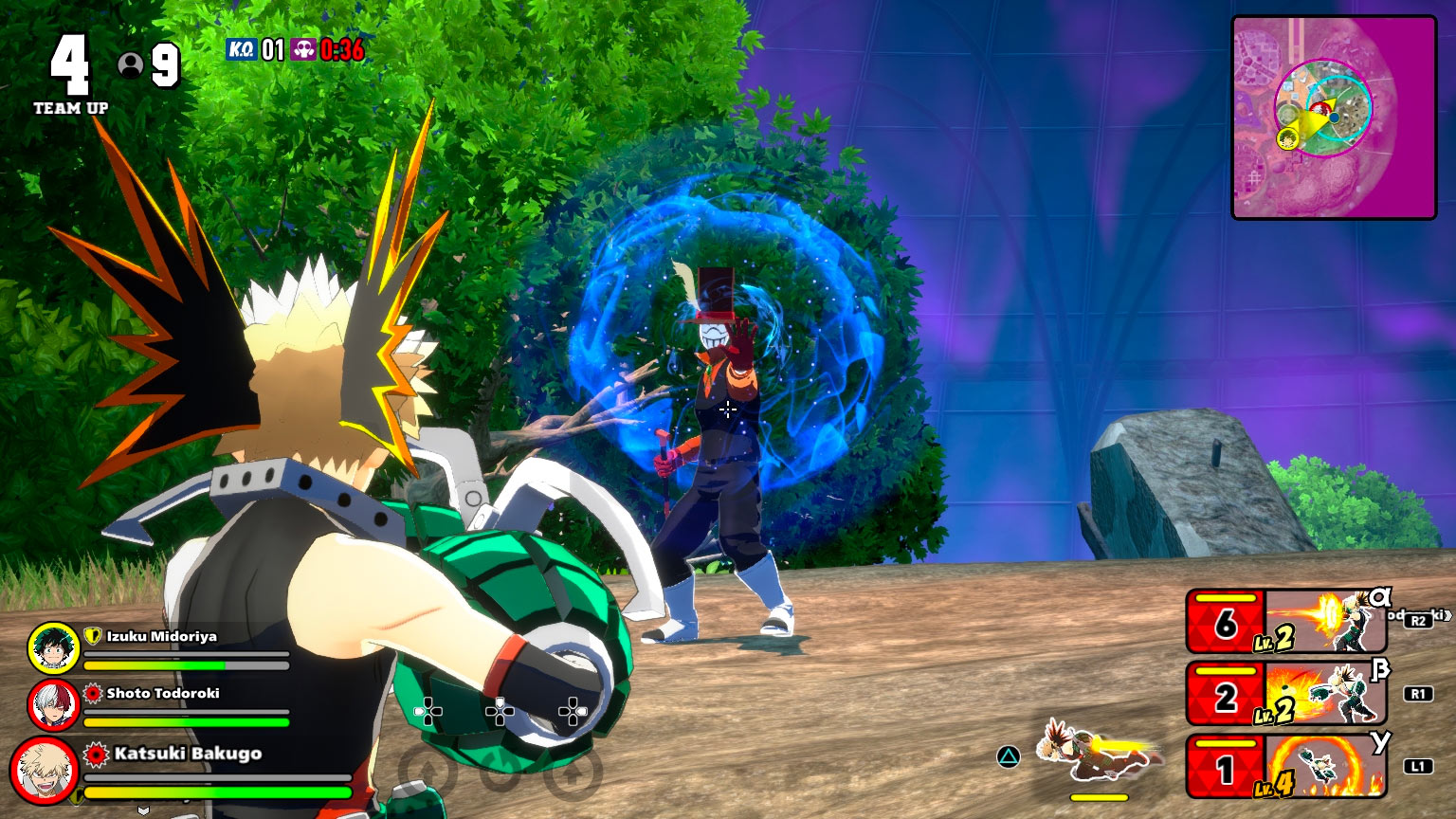This screenshot has height=819, width=1456.
Task: Open the minimap in the top right corner
Action: (1331, 114)
